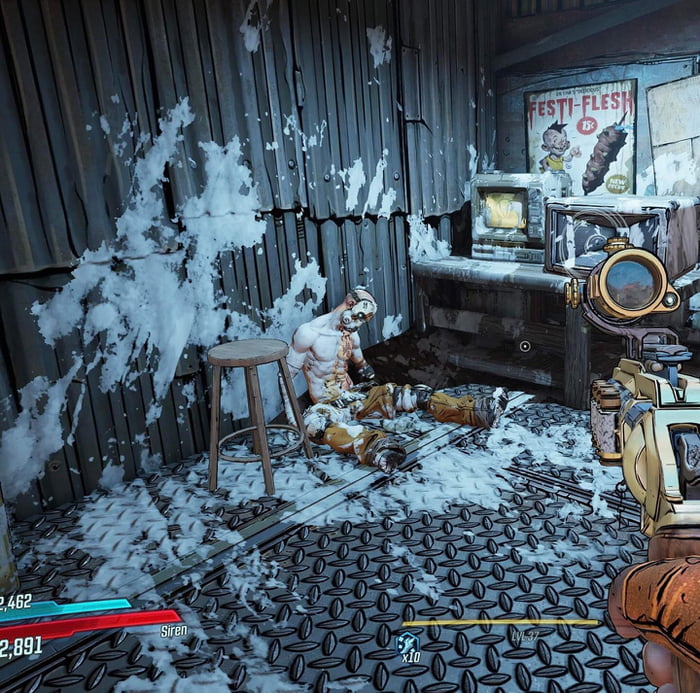Viewport: 700px width, 693px height.
Task: Select the grenade icon showing x10
Action: tap(406, 641)
